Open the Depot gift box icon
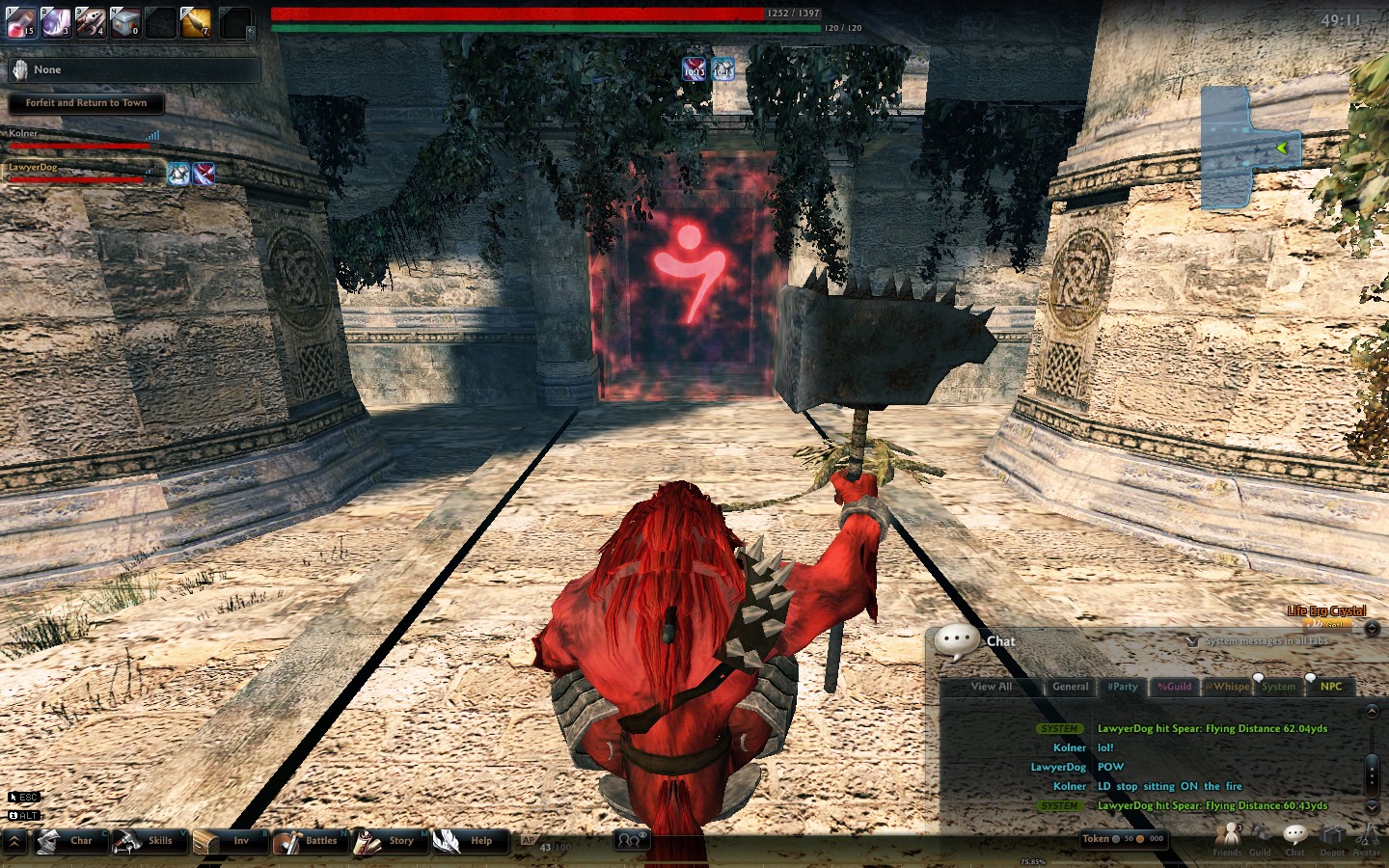Viewport: 1389px width, 868px height. click(x=1332, y=837)
